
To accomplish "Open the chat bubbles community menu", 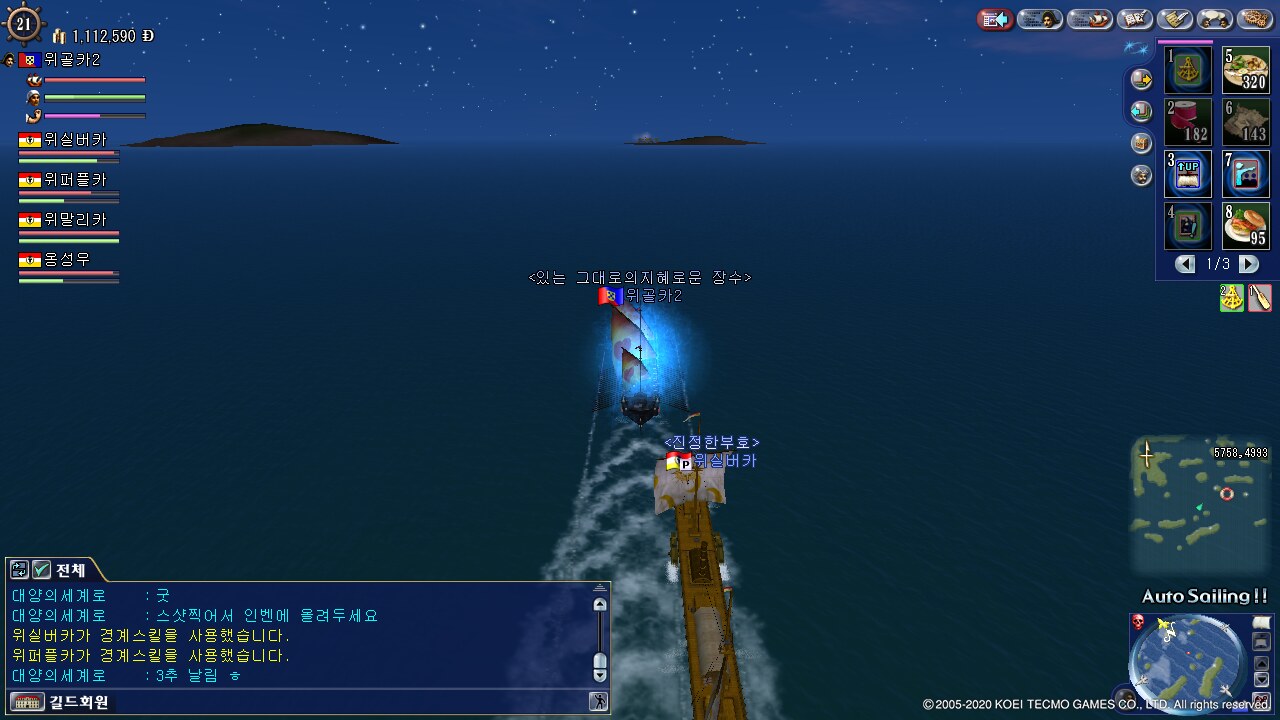I will pos(1215,19).
